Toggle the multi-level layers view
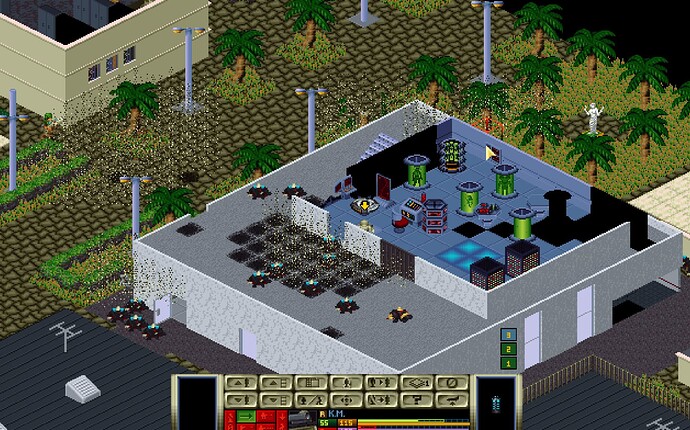The height and width of the screenshot is (430, 690). tap(418, 382)
